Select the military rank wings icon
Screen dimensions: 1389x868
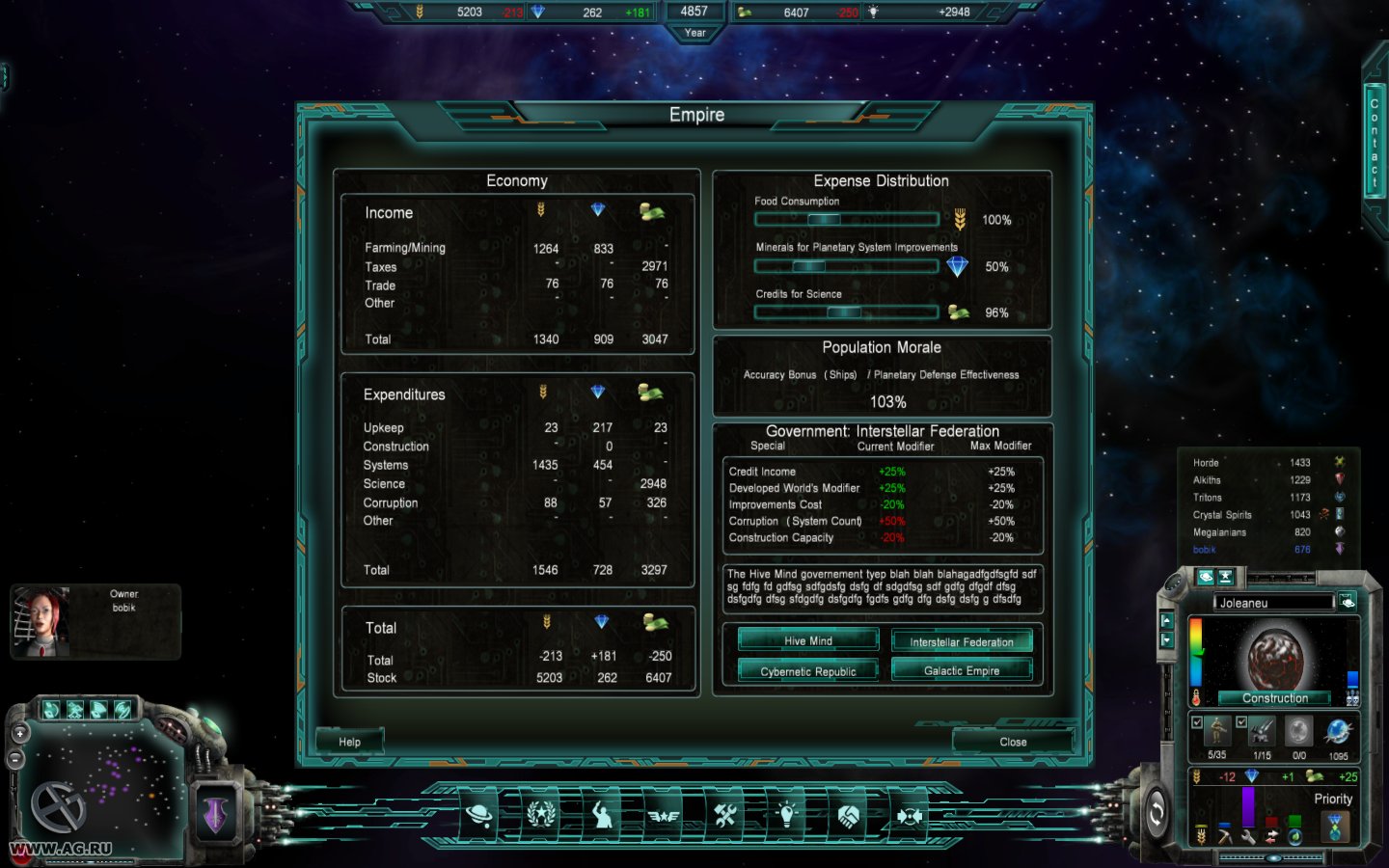click(664, 815)
